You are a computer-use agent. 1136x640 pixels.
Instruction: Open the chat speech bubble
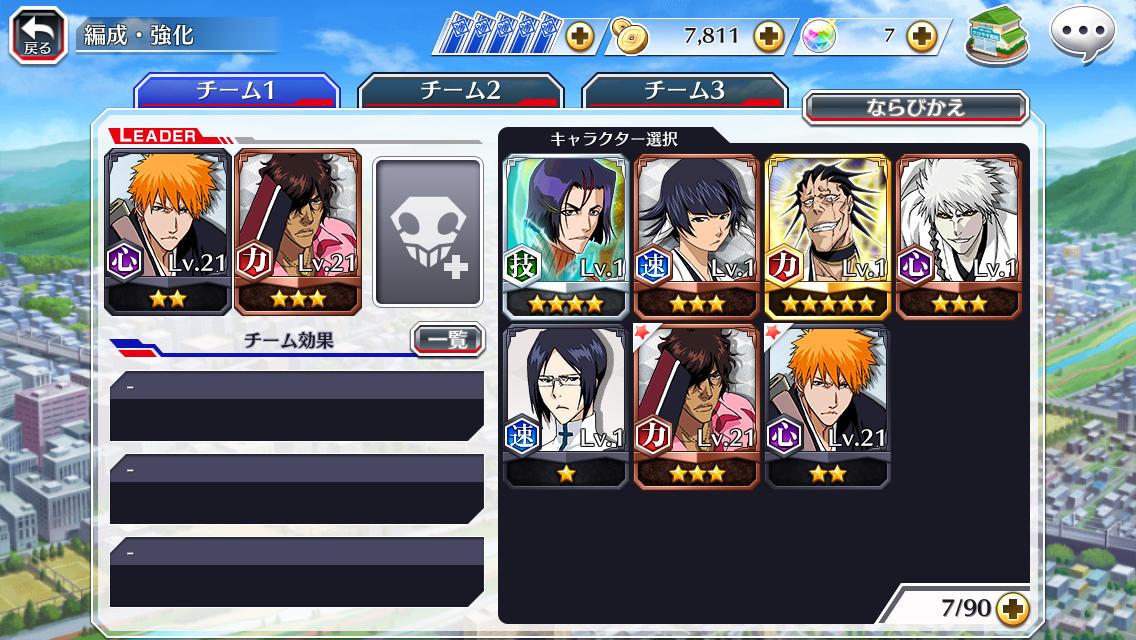(x=1081, y=36)
